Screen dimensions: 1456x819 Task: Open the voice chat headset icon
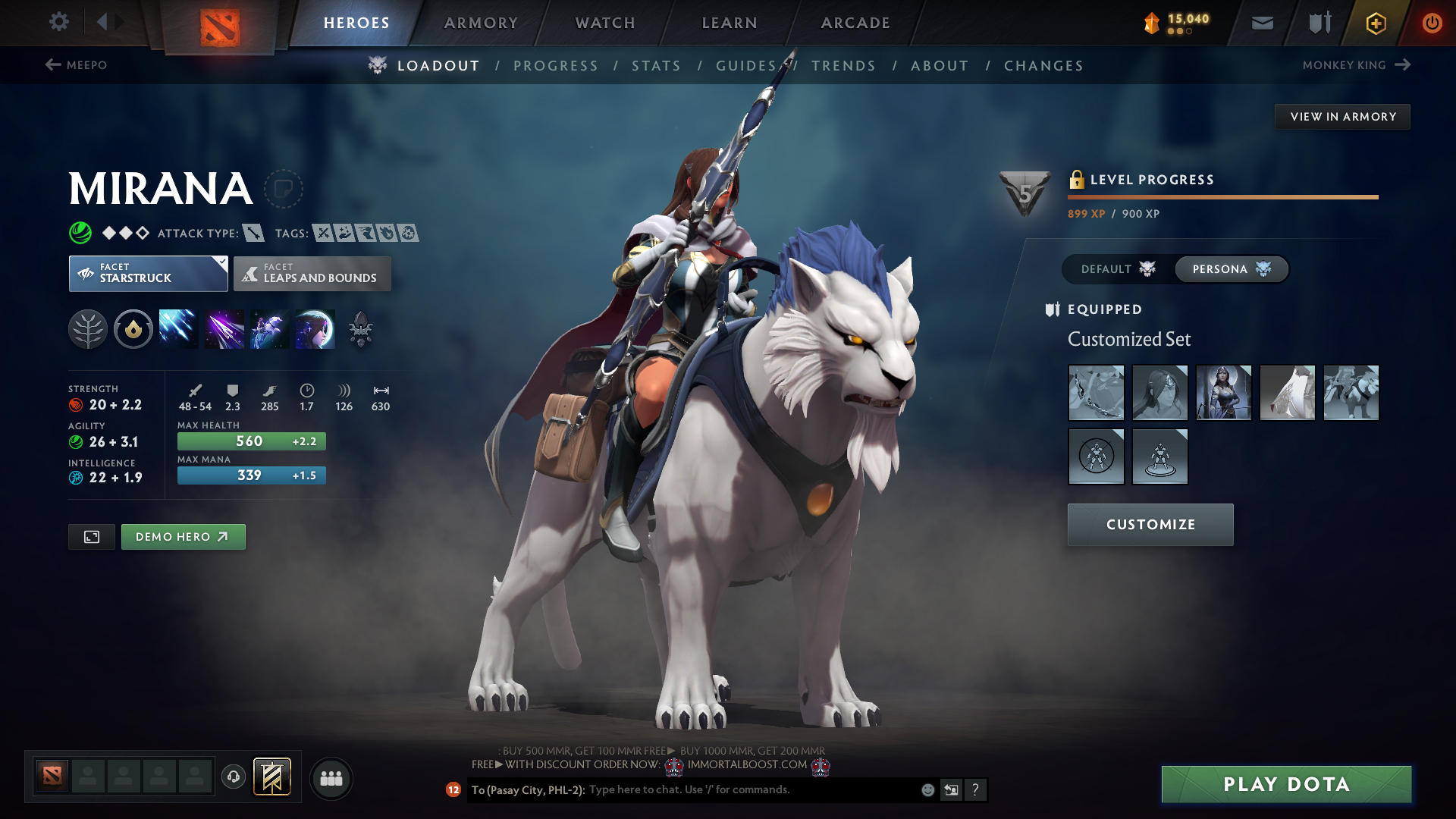click(233, 777)
